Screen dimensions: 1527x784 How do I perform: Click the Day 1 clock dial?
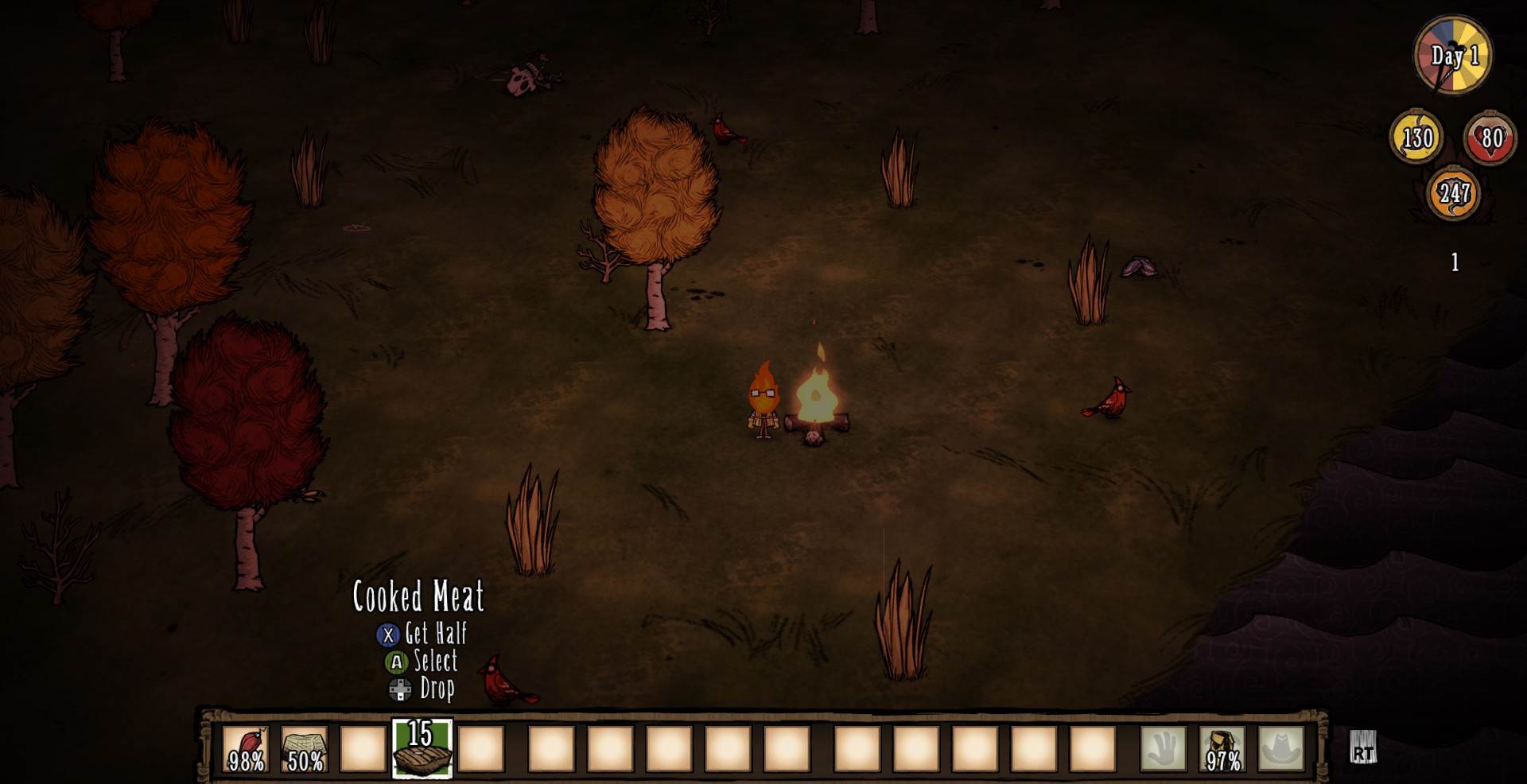[x=1454, y=56]
